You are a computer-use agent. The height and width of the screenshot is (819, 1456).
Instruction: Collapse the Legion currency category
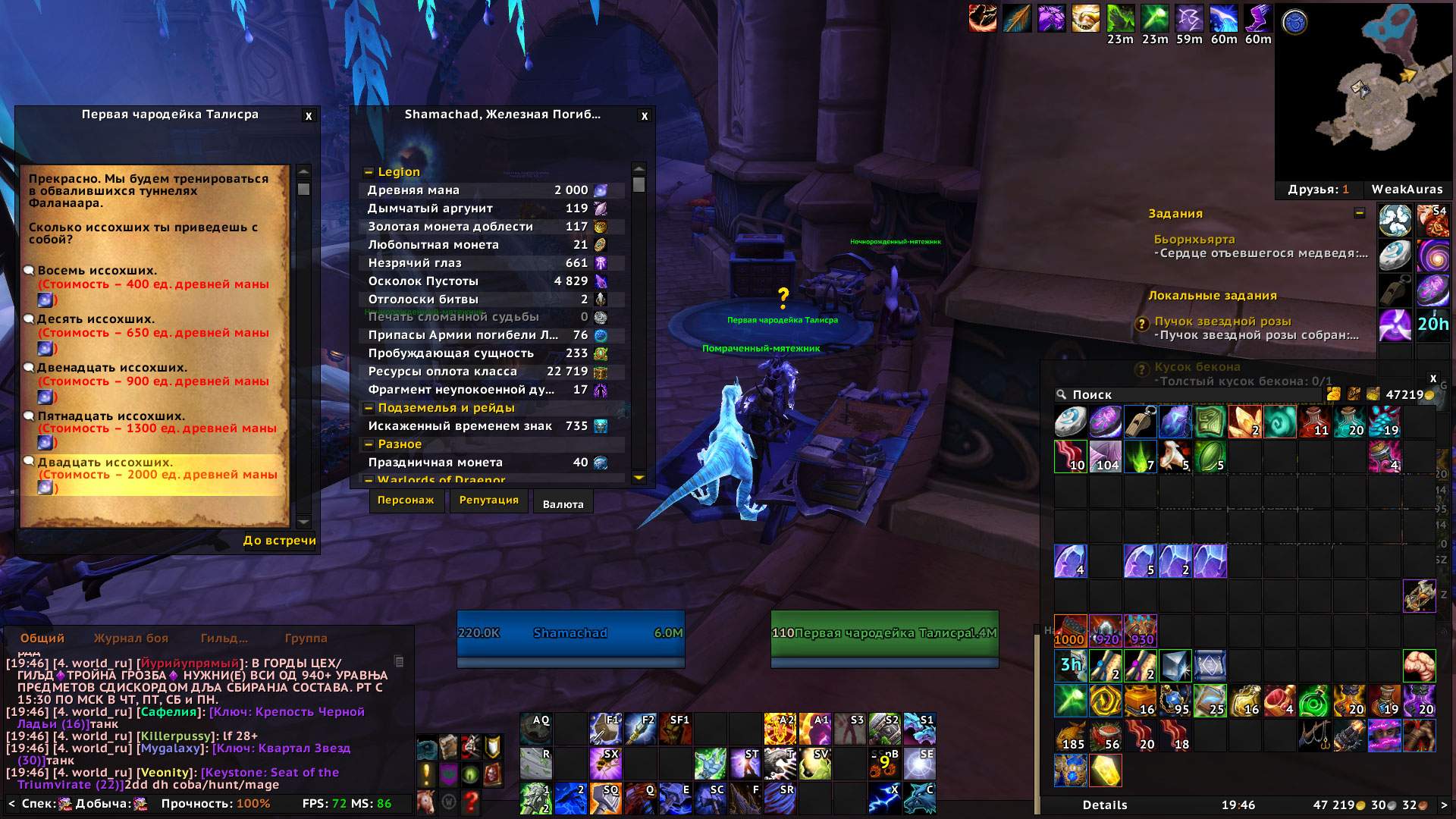click(x=369, y=172)
